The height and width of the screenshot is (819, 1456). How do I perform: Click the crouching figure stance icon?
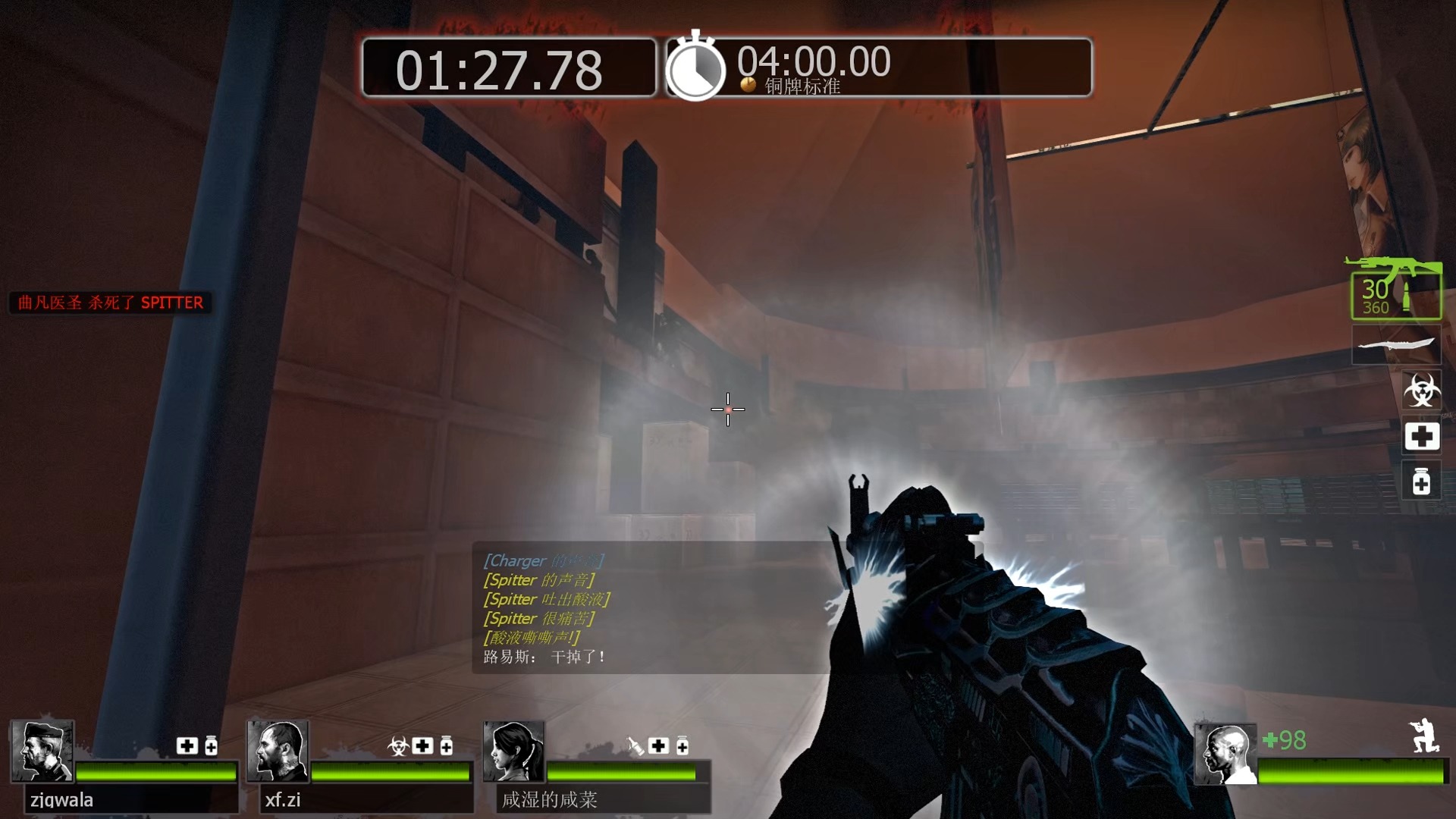click(1423, 735)
